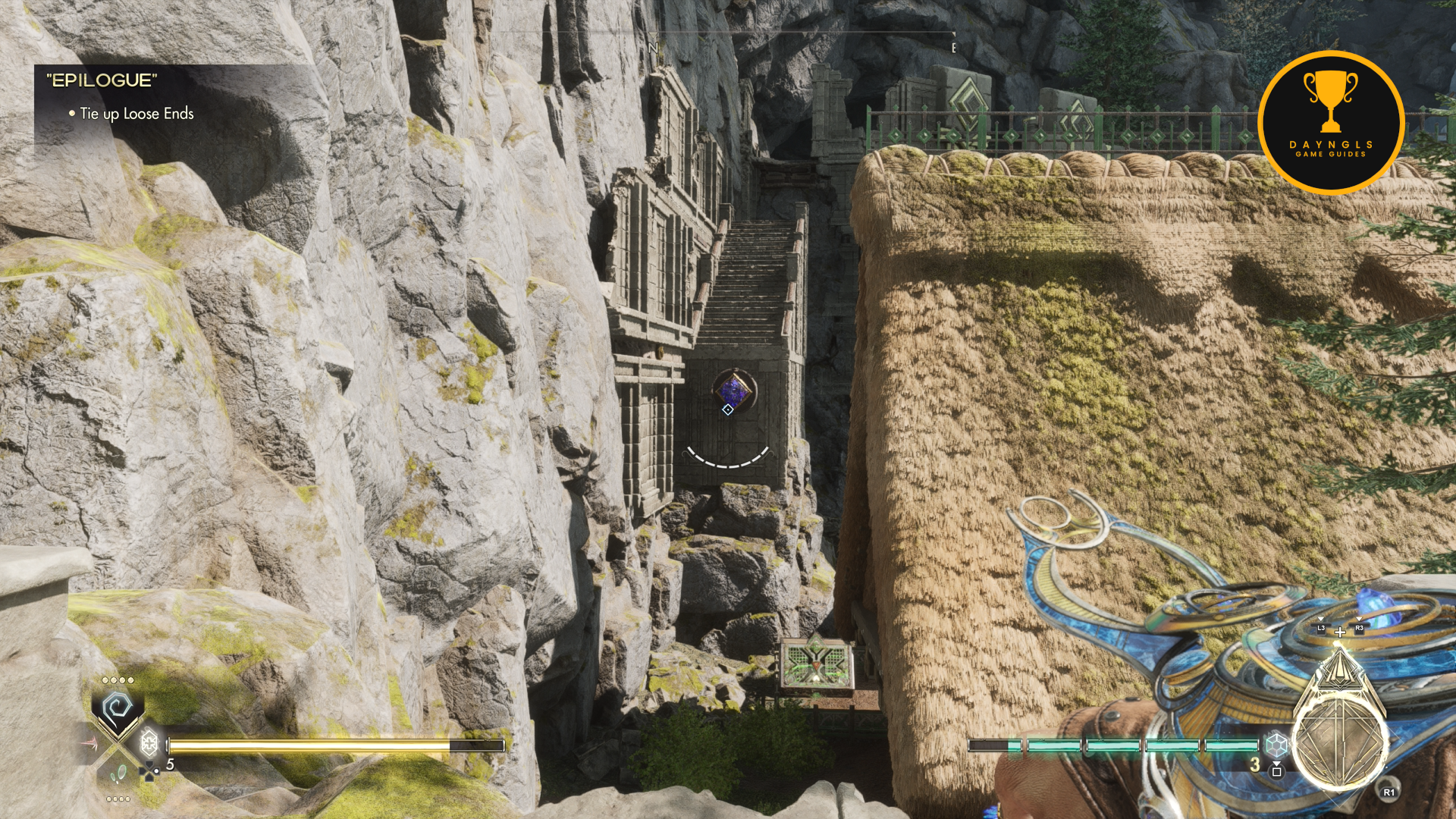Activate the blue spiral ability icon

(x=118, y=709)
